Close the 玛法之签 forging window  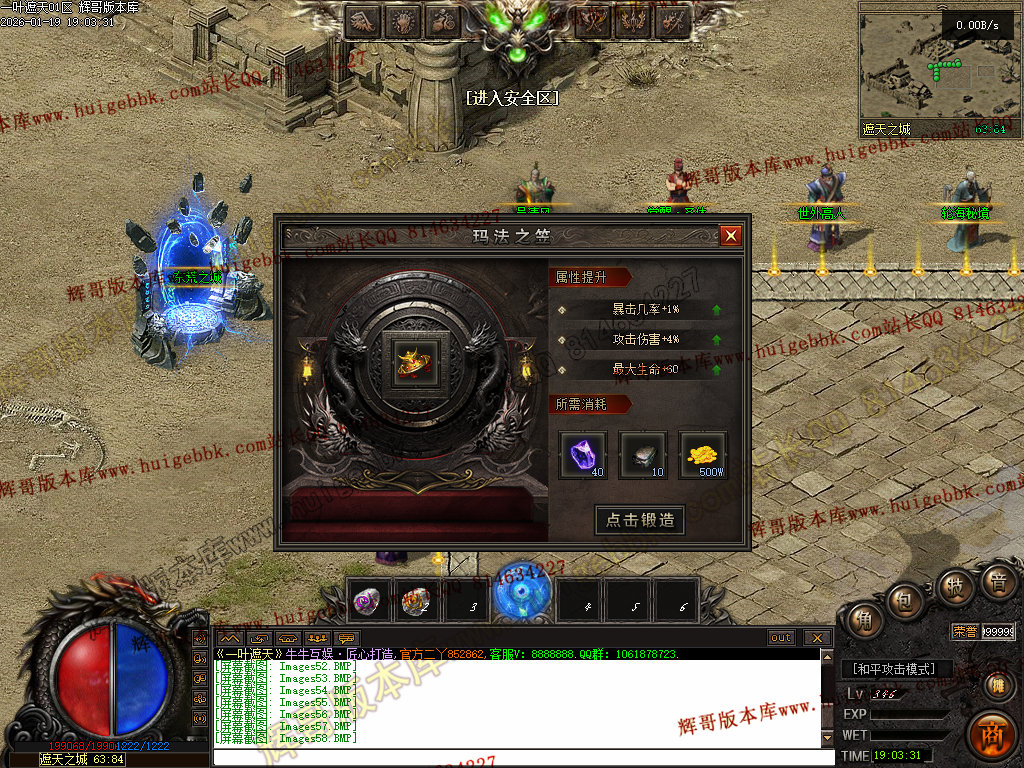731,236
